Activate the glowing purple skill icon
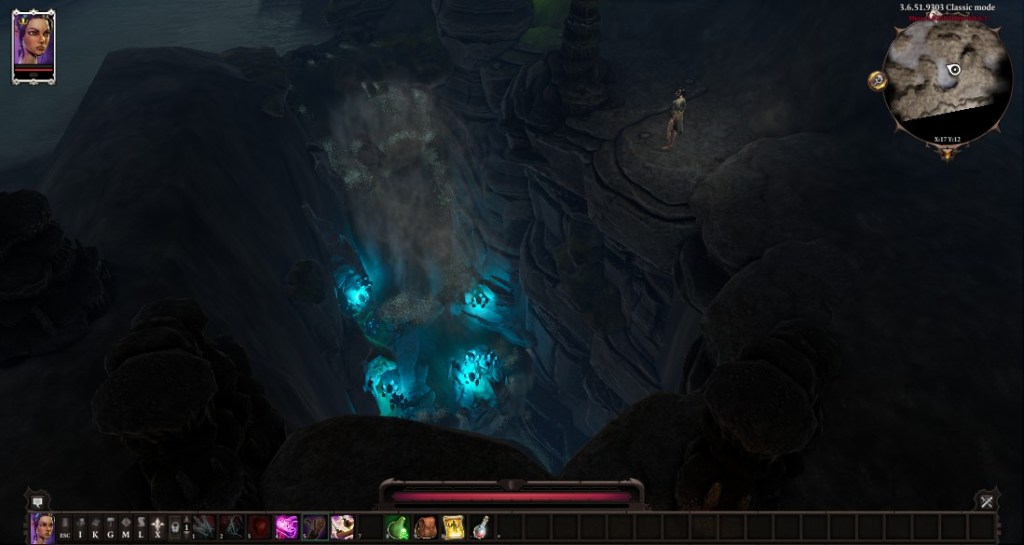The width and height of the screenshot is (1024, 545). pos(287,527)
